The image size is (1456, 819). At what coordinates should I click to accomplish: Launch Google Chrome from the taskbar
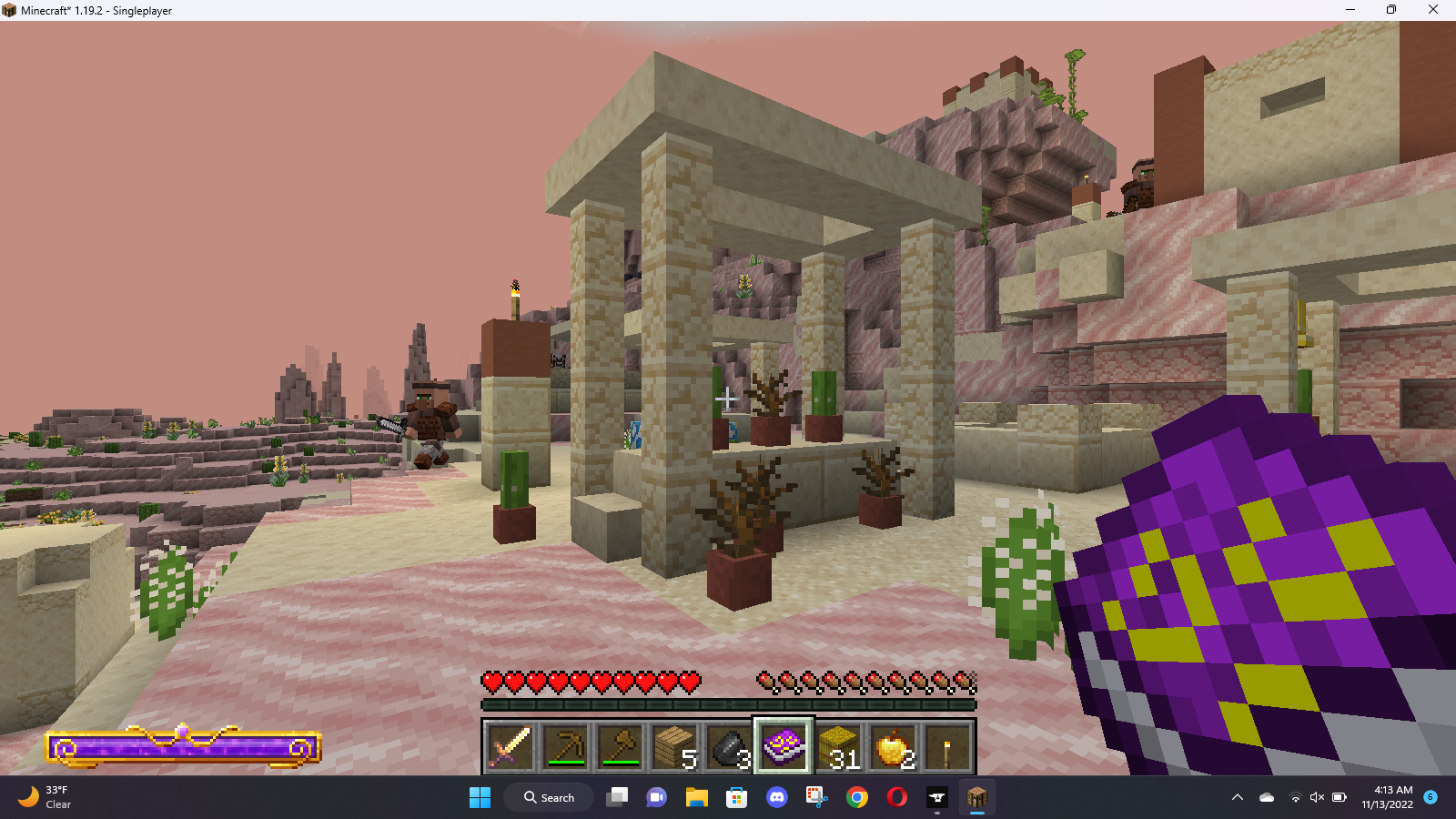856,797
